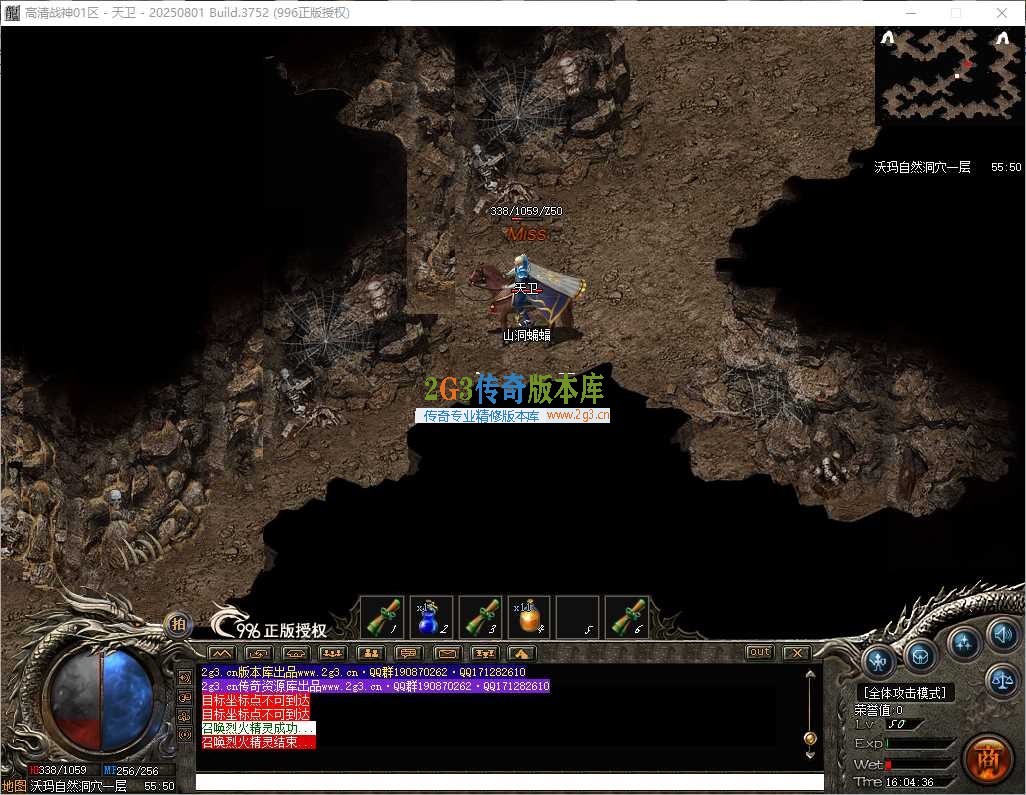The width and height of the screenshot is (1026, 795).
Task: Click the round 拍 auction button
Action: [178, 624]
